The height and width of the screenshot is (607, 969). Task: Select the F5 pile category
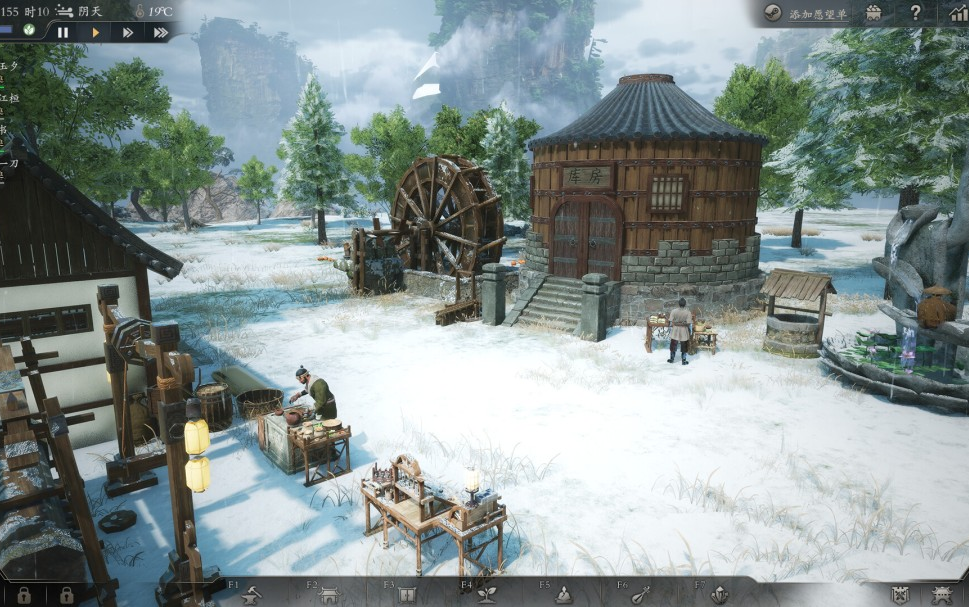pos(564,594)
